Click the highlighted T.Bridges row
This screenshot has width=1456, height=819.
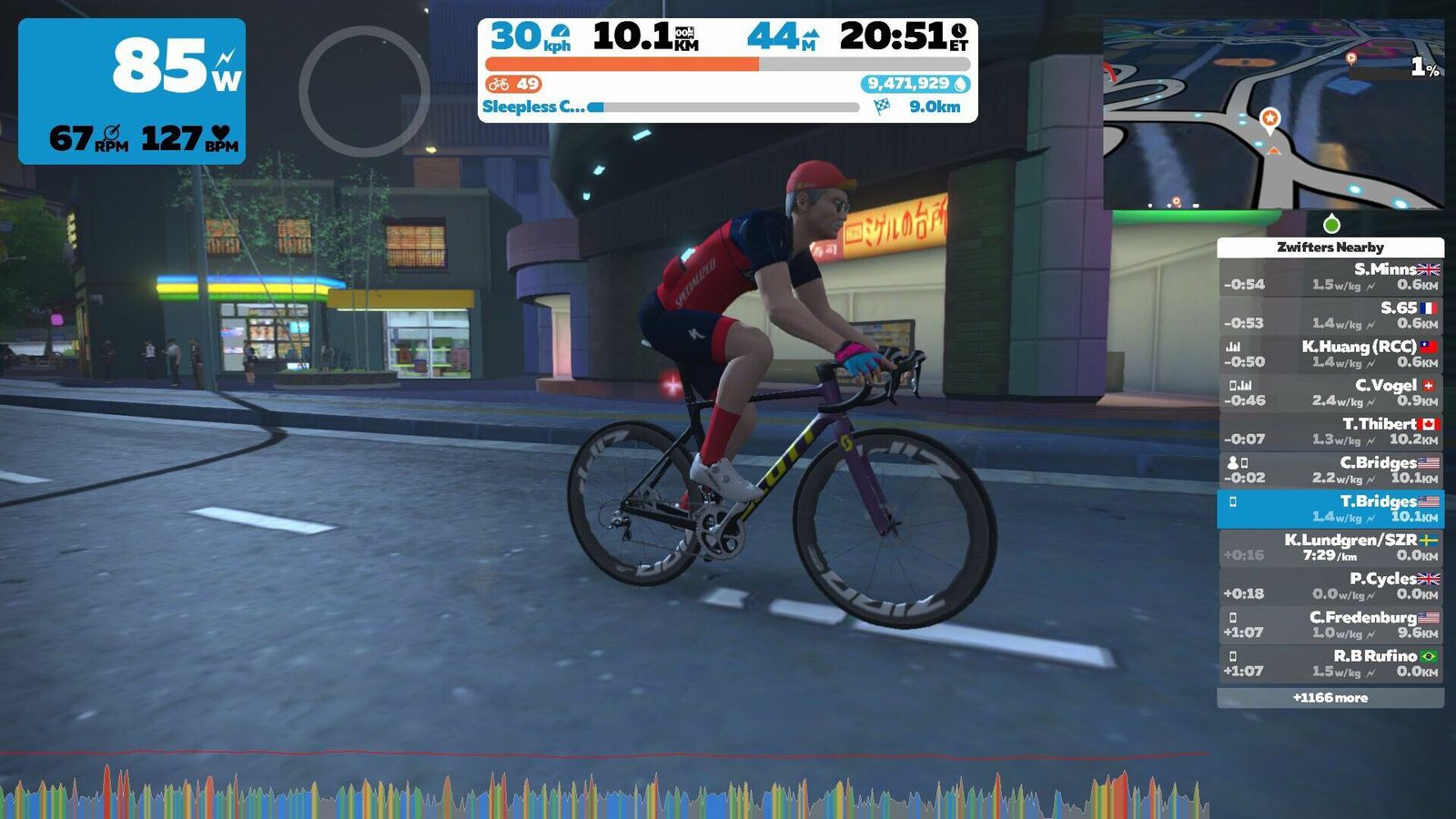[x=1330, y=509]
